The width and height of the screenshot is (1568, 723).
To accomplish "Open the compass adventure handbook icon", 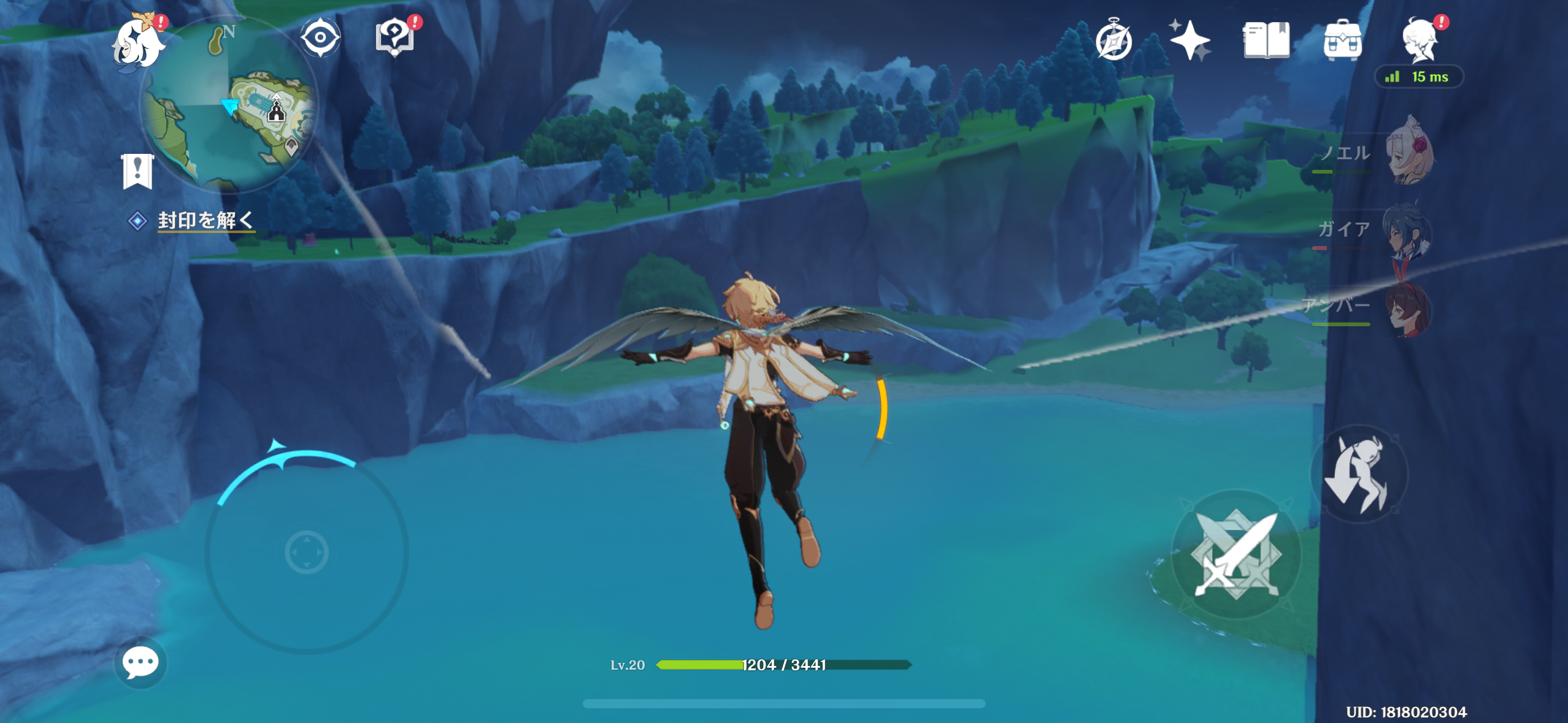I will (1113, 40).
